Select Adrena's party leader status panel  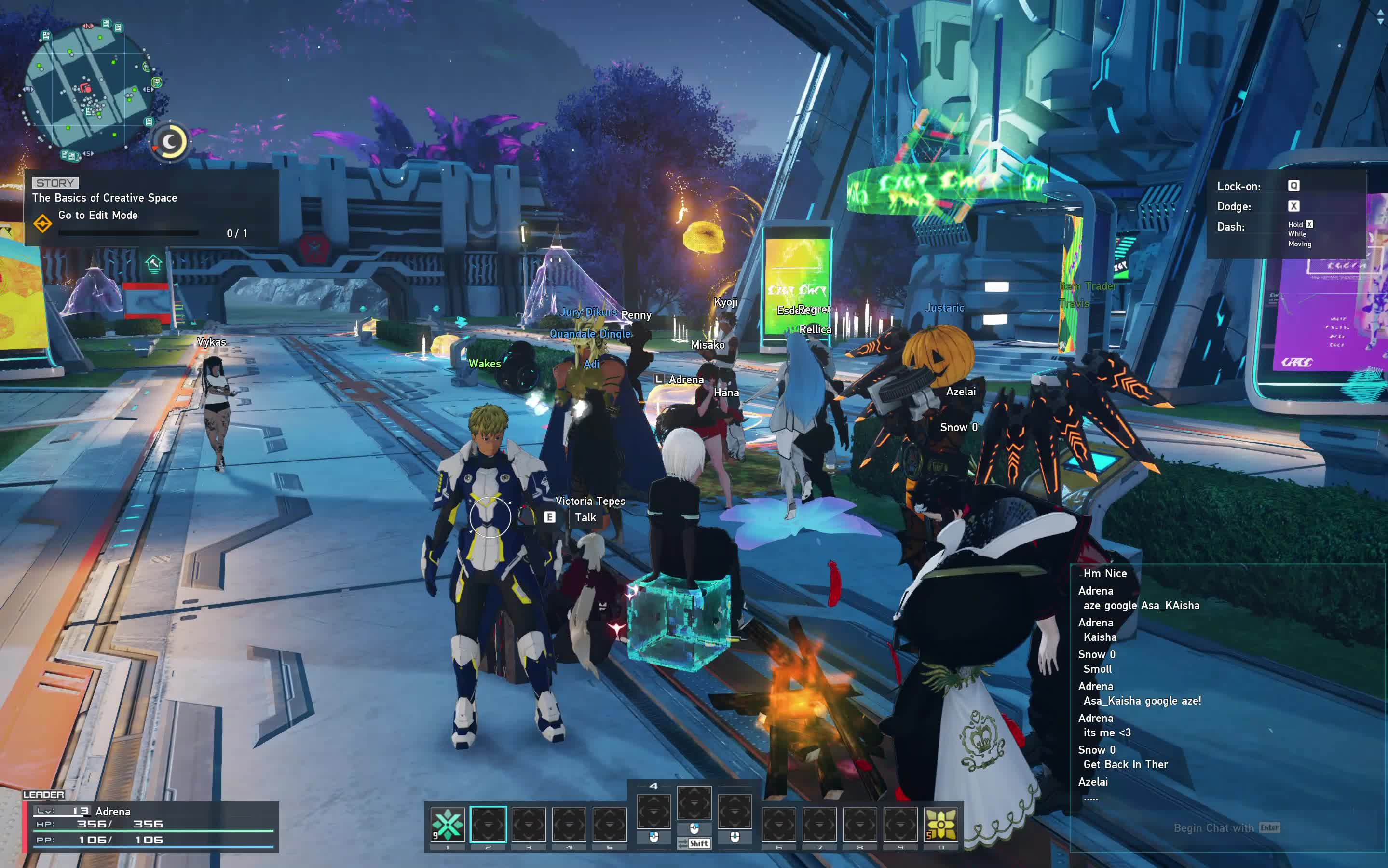[151, 826]
